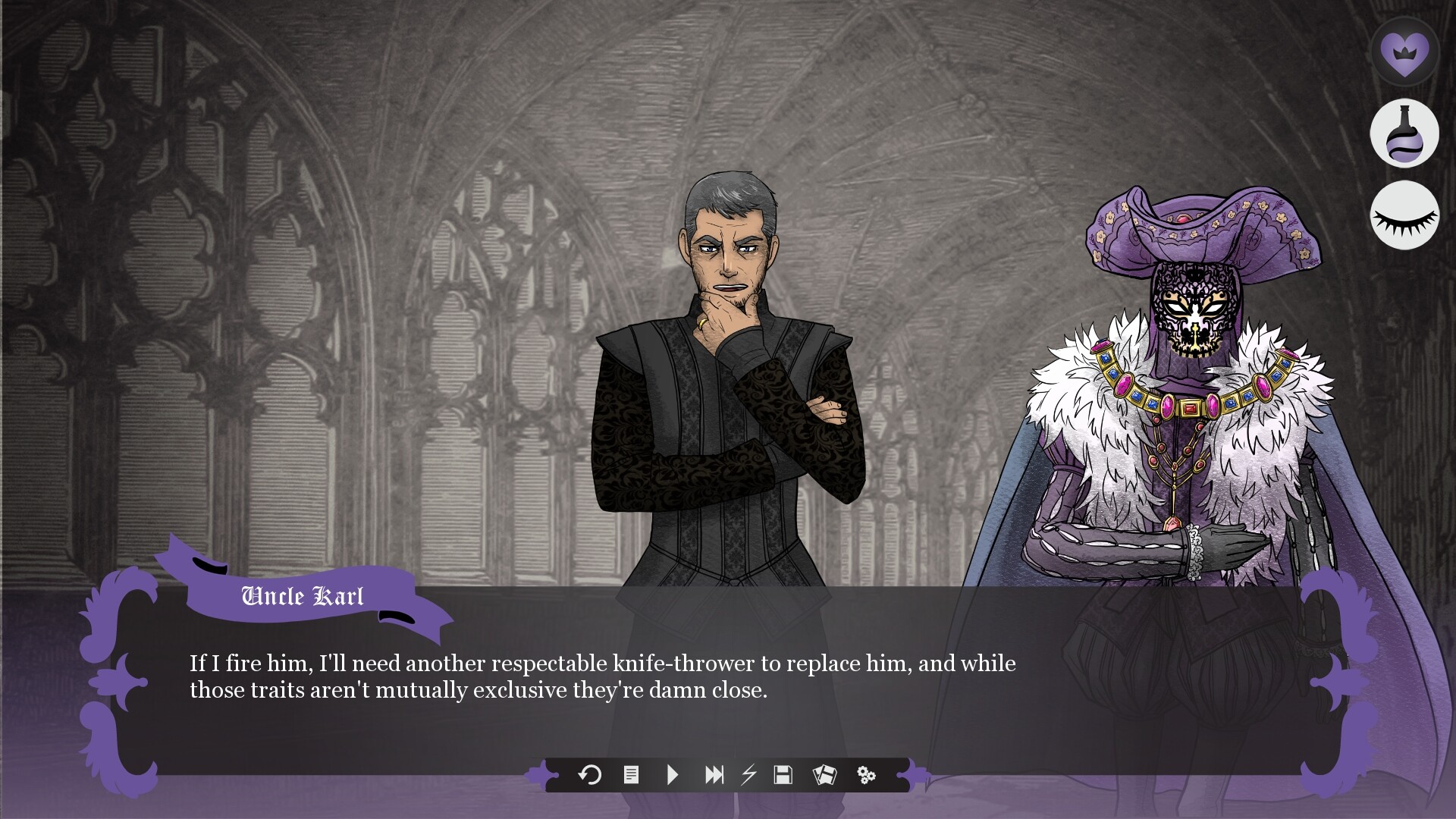Click Uncle Karl's character sprite
This screenshot has height=819, width=1456.
(728, 379)
